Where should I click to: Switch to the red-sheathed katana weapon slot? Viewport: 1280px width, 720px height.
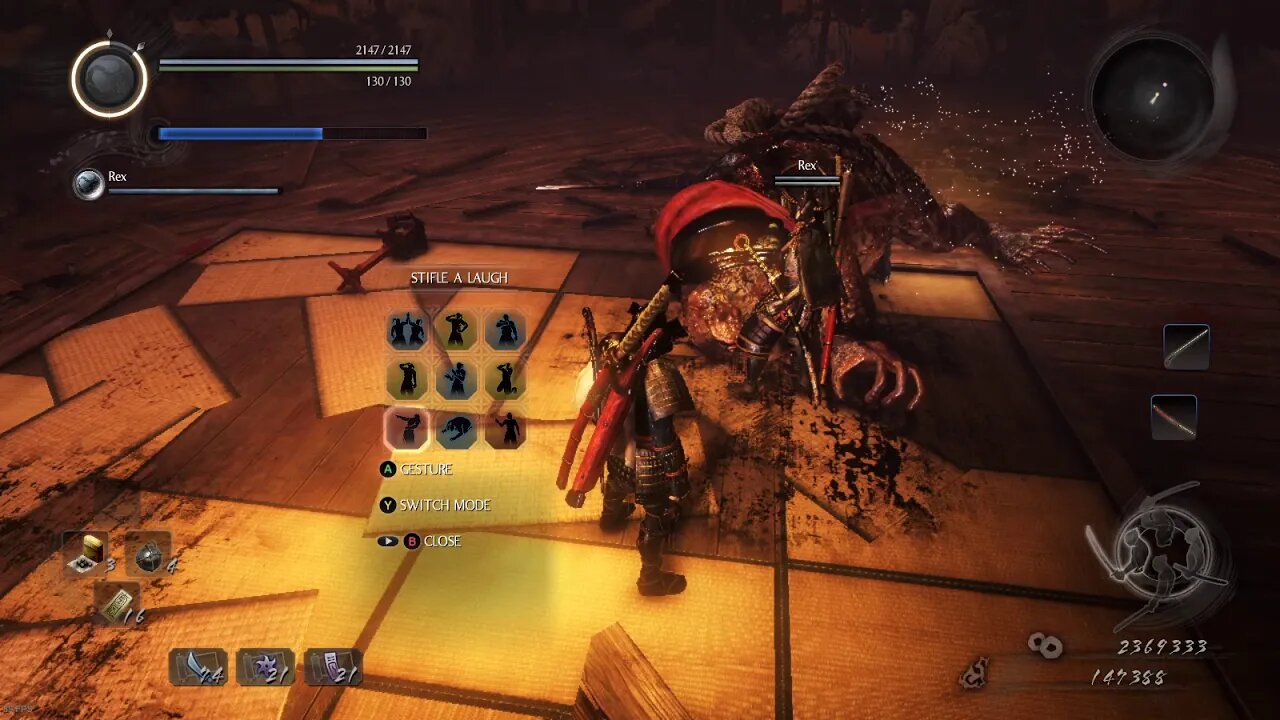(1173, 417)
